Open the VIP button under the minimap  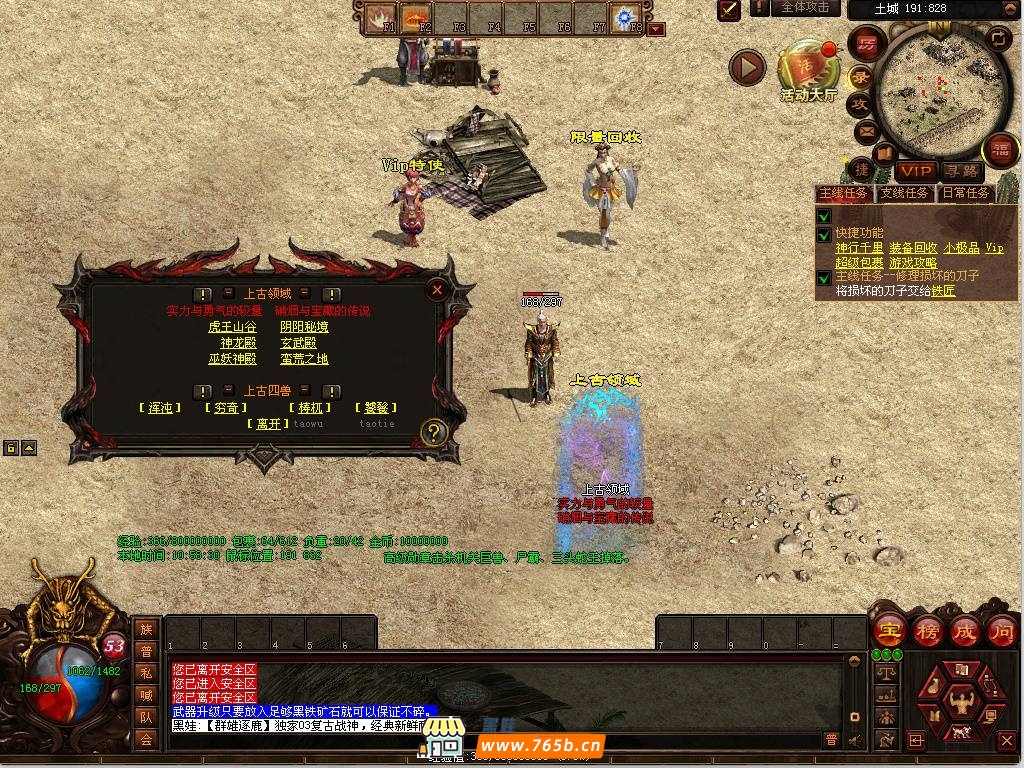point(915,171)
